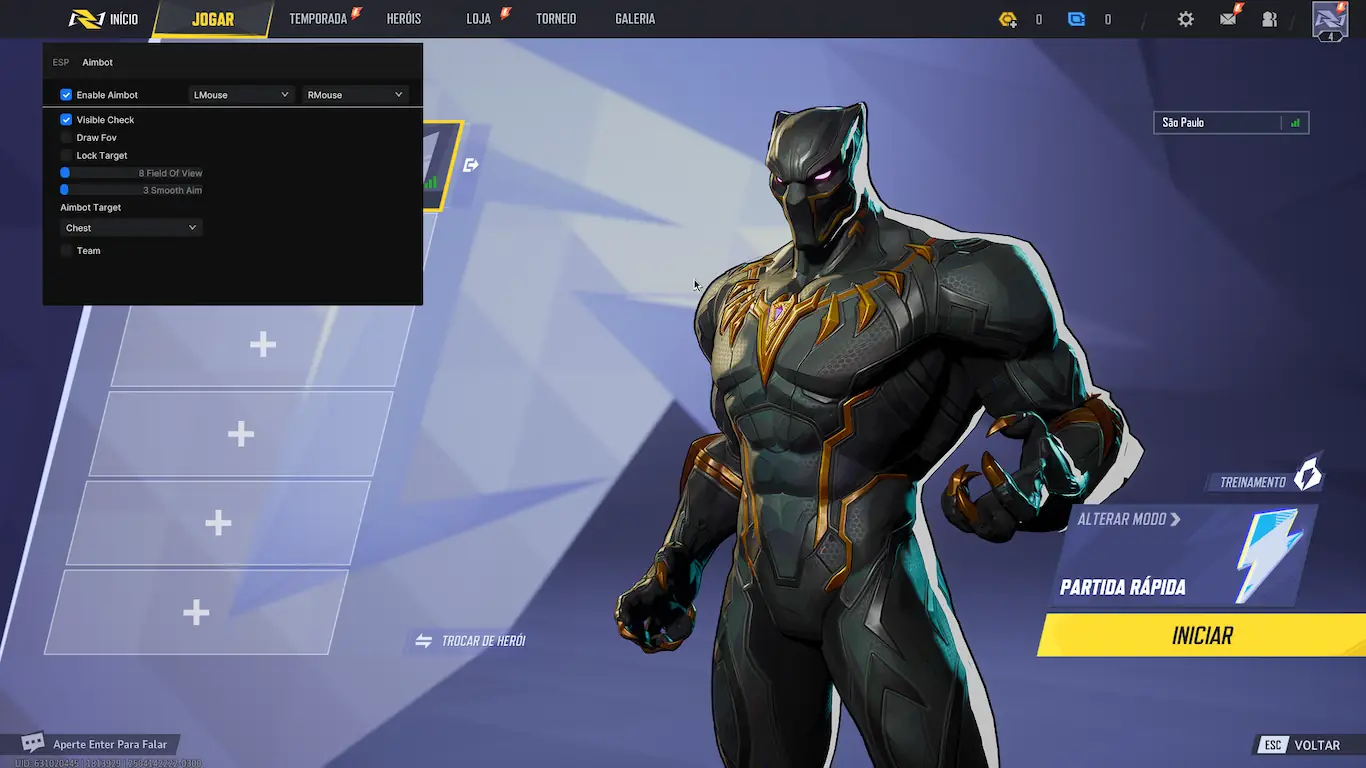Open the São Paulo server dropdown
The image size is (1366, 768).
pyautogui.click(x=1230, y=123)
